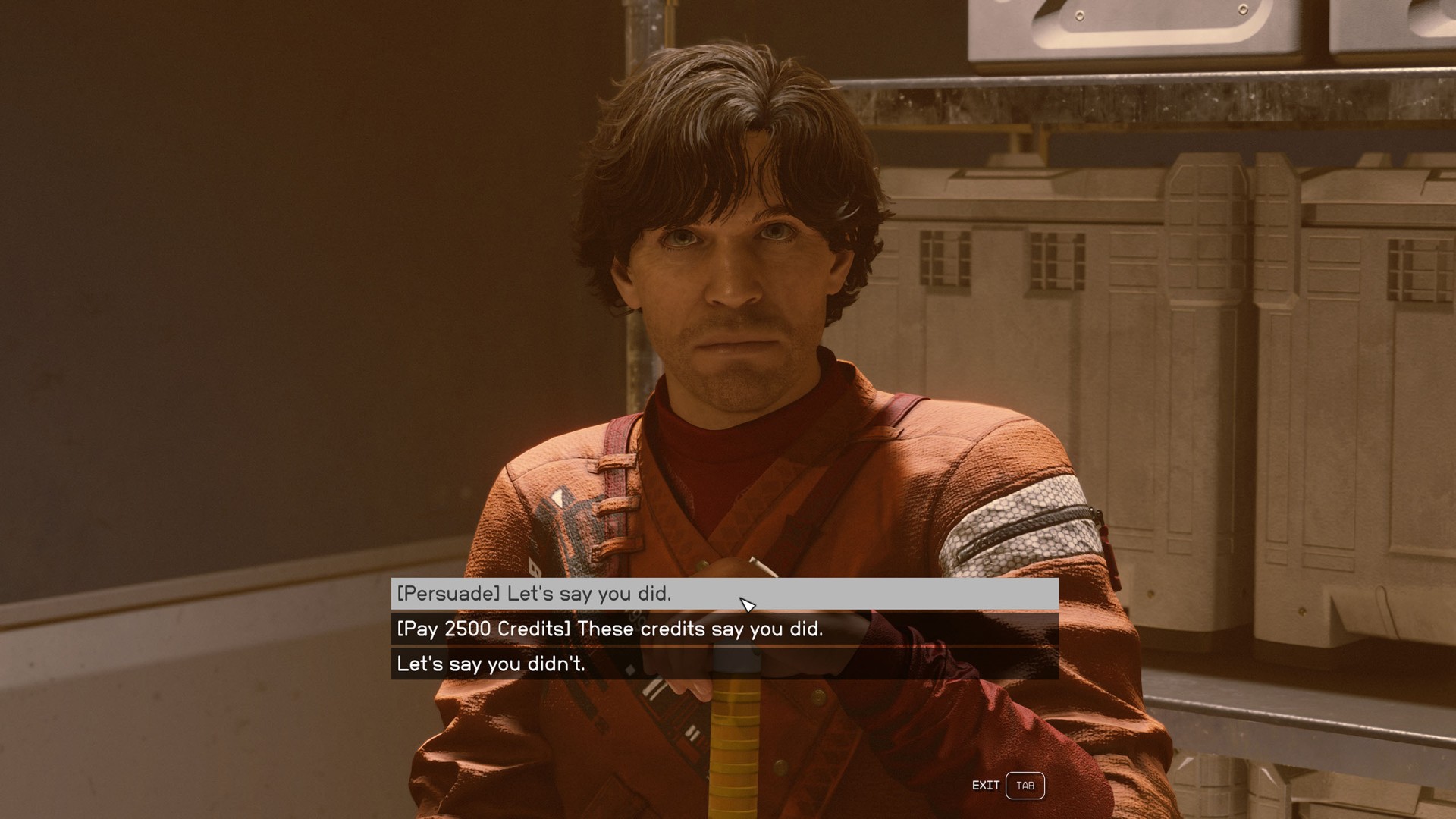The image size is (1456, 819).
Task: Choose the Persuade dialogue option
Action: coord(534,594)
